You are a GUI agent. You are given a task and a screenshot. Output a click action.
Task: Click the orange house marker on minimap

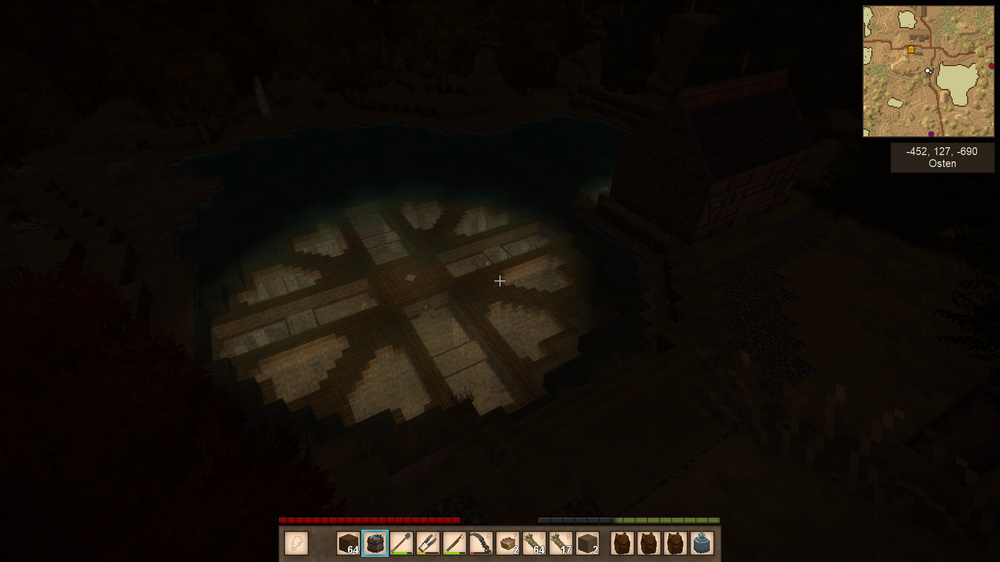pyautogui.click(x=911, y=49)
